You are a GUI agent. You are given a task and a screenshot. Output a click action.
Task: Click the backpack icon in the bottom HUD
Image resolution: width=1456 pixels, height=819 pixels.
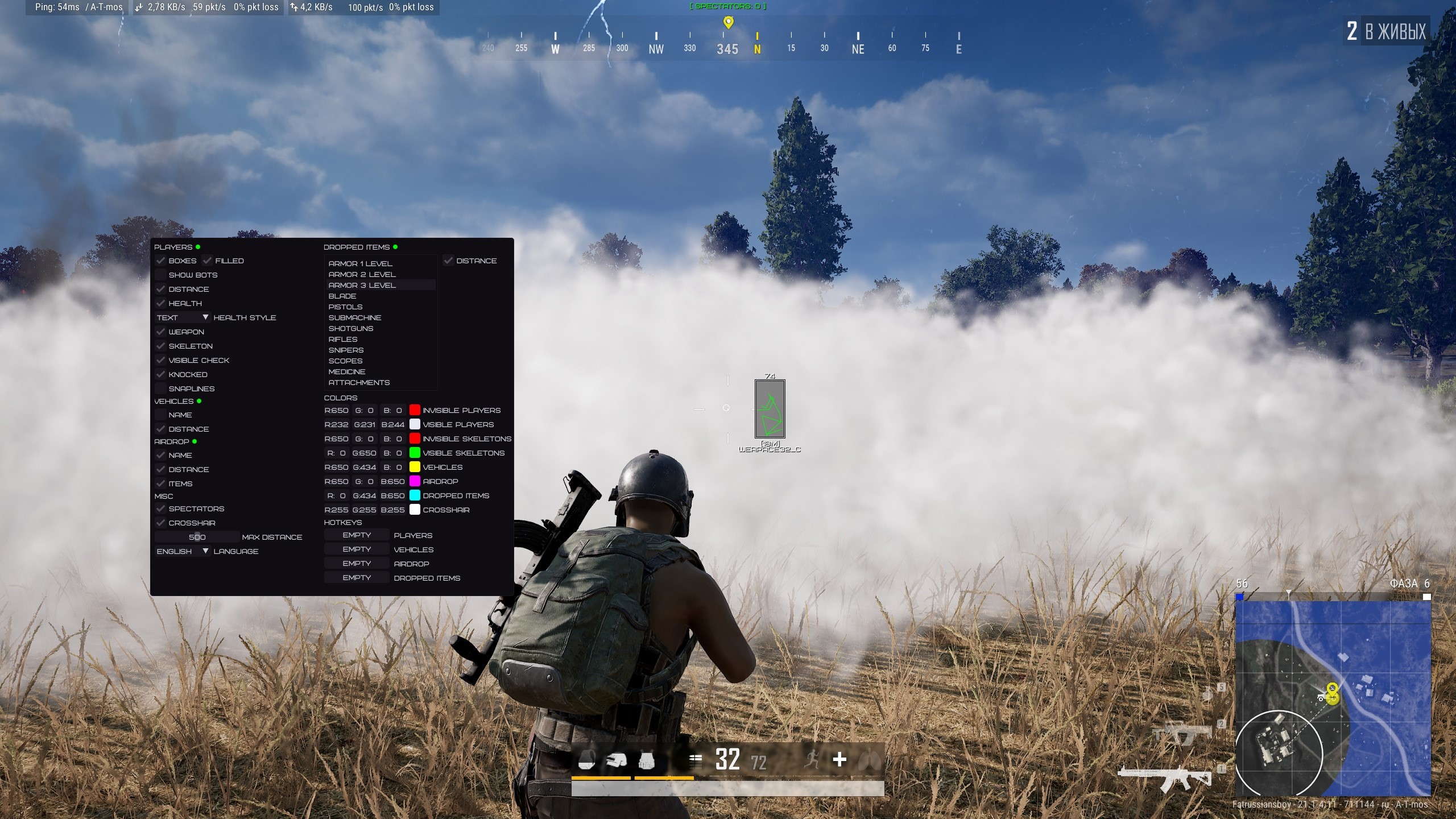(587, 760)
